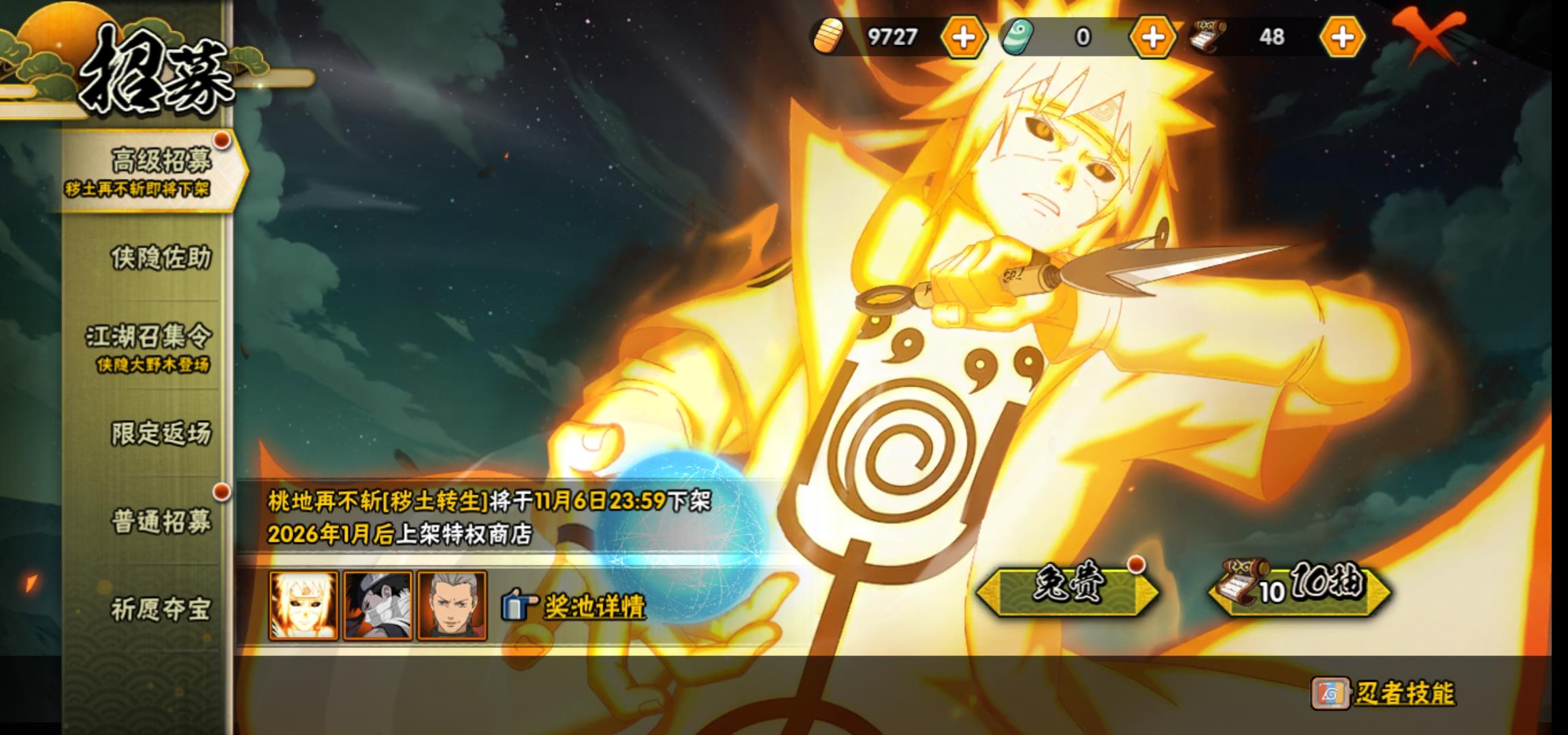Choose the 限定返场 tab
The width and height of the screenshot is (1568, 735).
coord(161,434)
